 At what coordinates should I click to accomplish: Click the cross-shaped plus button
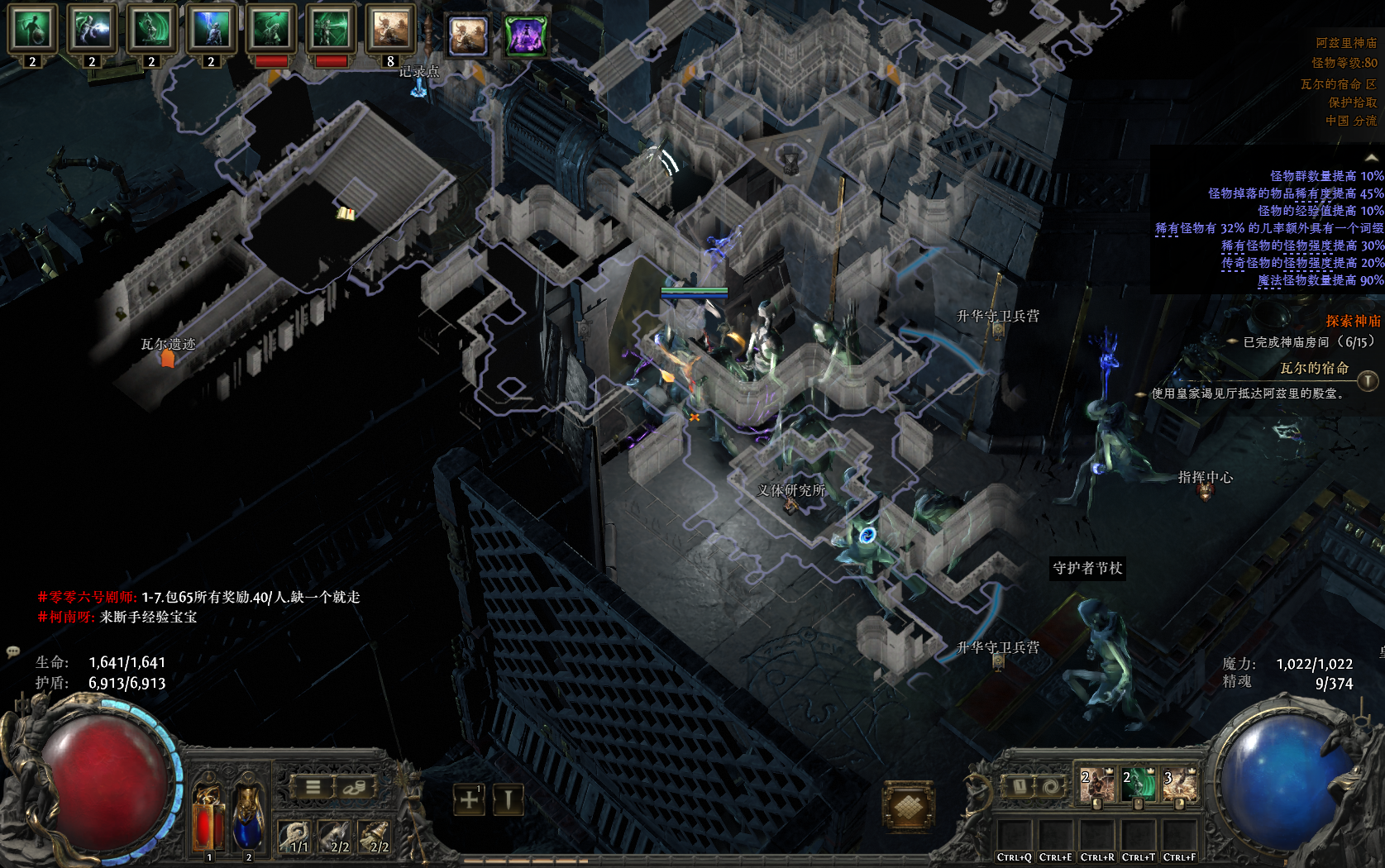pyautogui.click(x=469, y=799)
